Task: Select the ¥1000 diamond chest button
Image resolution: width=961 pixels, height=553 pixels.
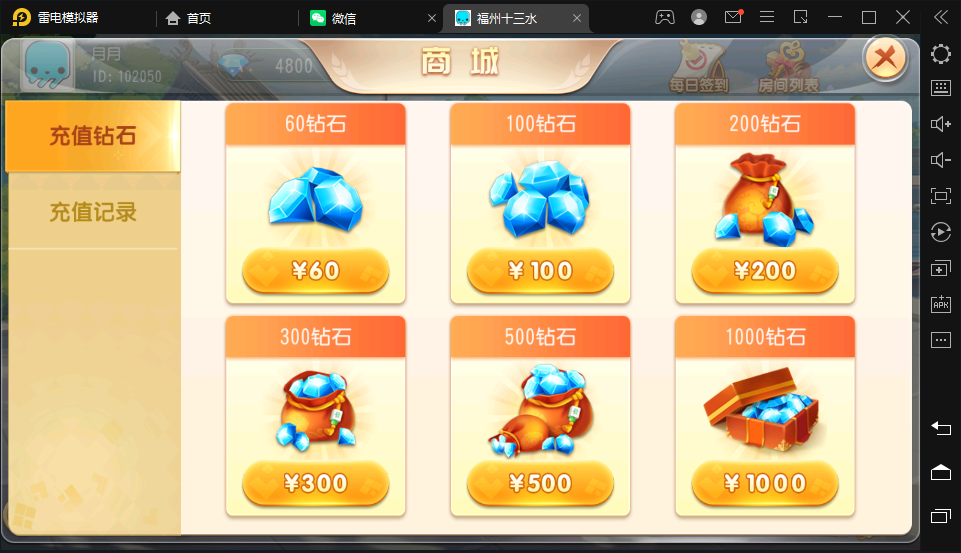Action: click(765, 484)
